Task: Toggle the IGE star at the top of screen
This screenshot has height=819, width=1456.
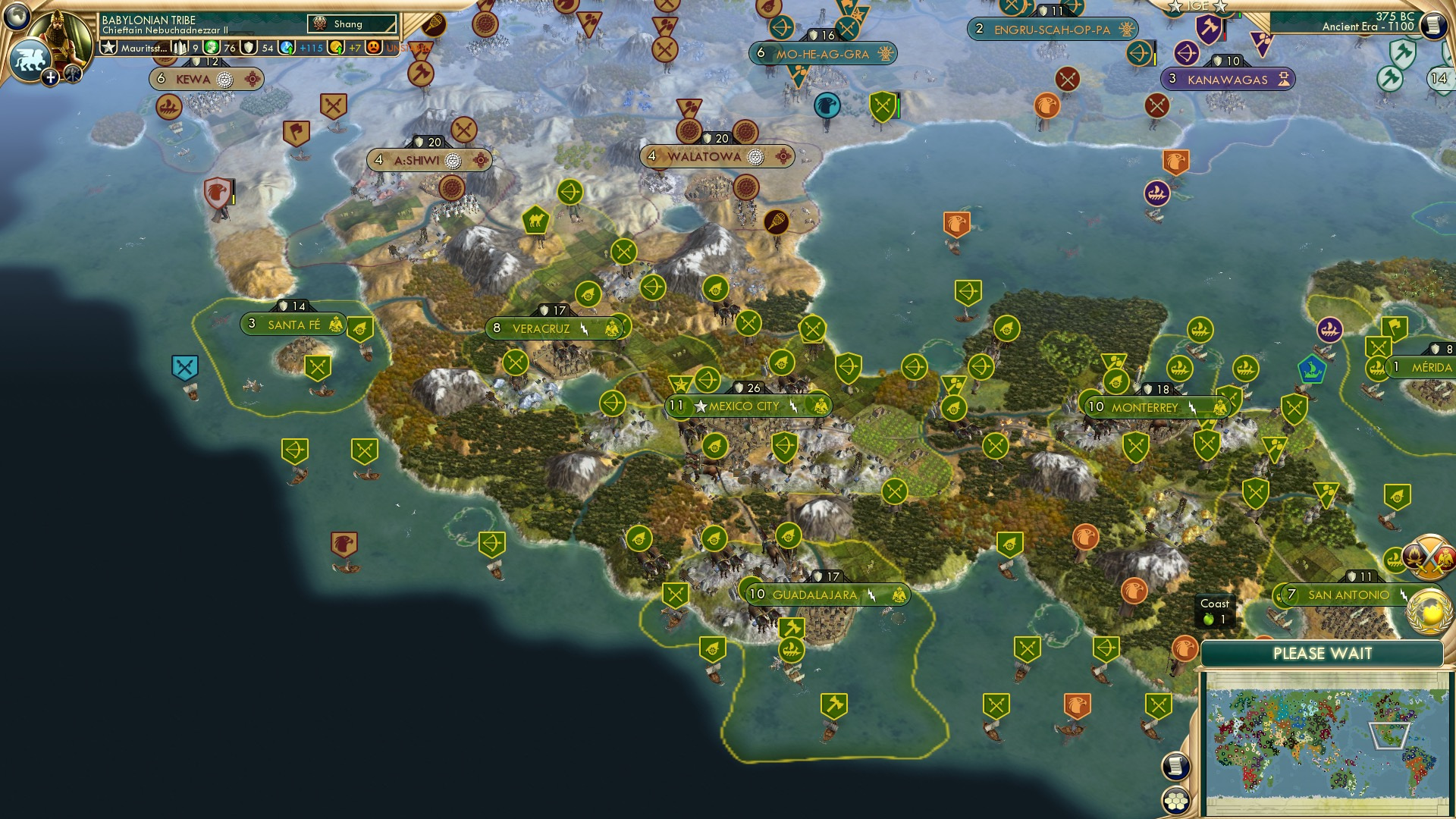Action: (1173, 8)
